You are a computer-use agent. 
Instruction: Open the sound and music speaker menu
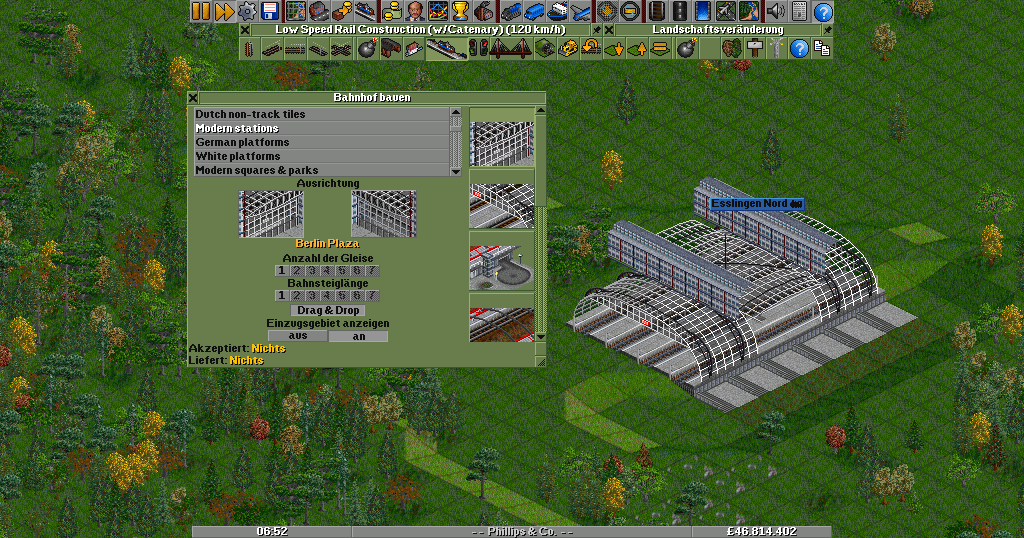(x=775, y=11)
